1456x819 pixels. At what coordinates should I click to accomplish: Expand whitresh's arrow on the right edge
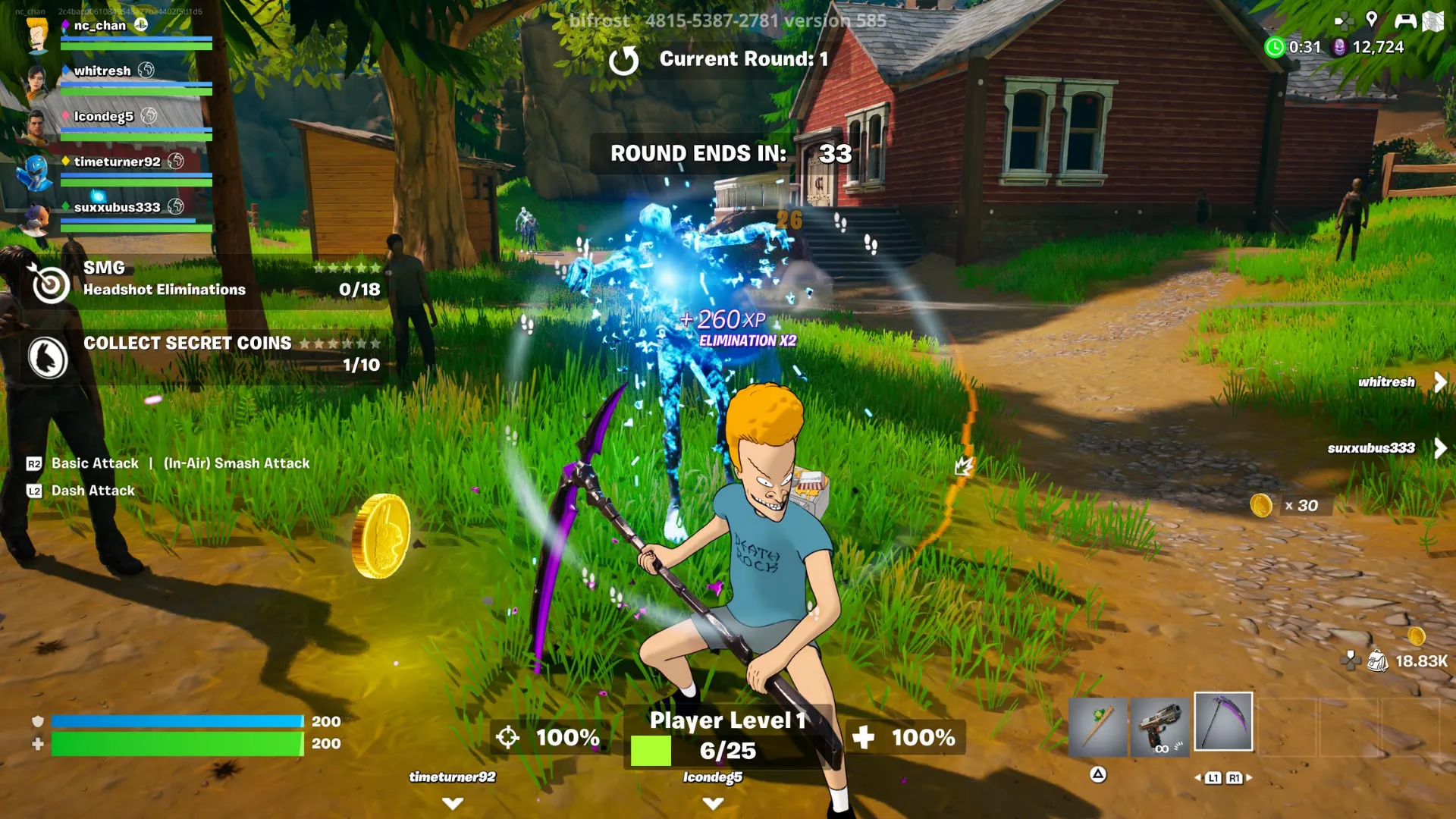1439,381
